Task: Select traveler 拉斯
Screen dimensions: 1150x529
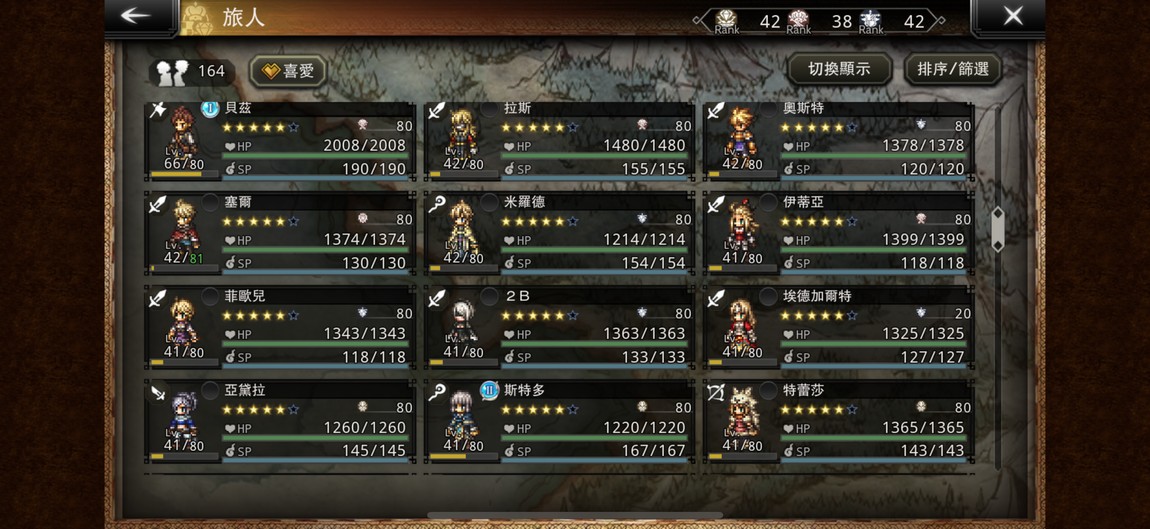Action: point(559,141)
